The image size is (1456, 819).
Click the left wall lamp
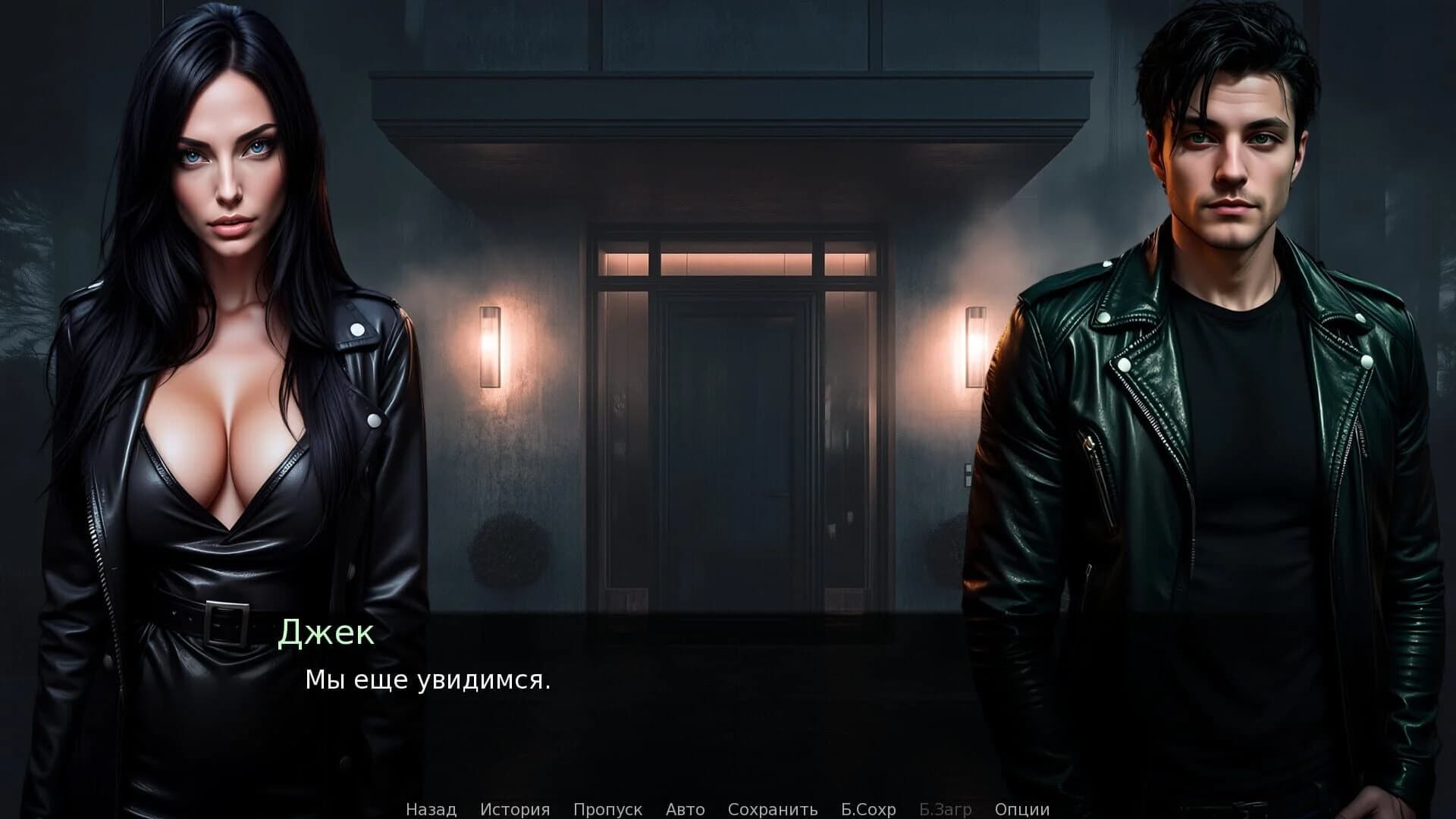pyautogui.click(x=490, y=349)
